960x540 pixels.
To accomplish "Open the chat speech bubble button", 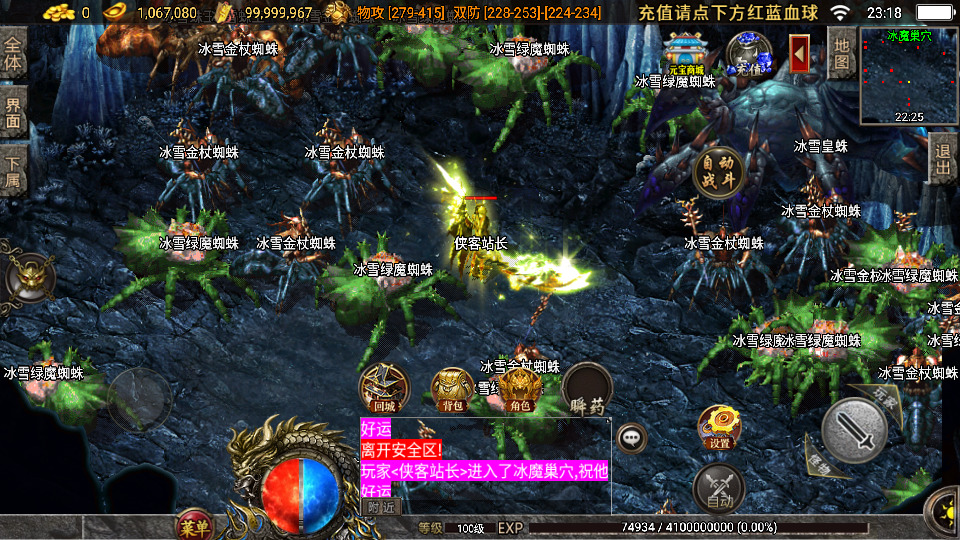I will [631, 437].
